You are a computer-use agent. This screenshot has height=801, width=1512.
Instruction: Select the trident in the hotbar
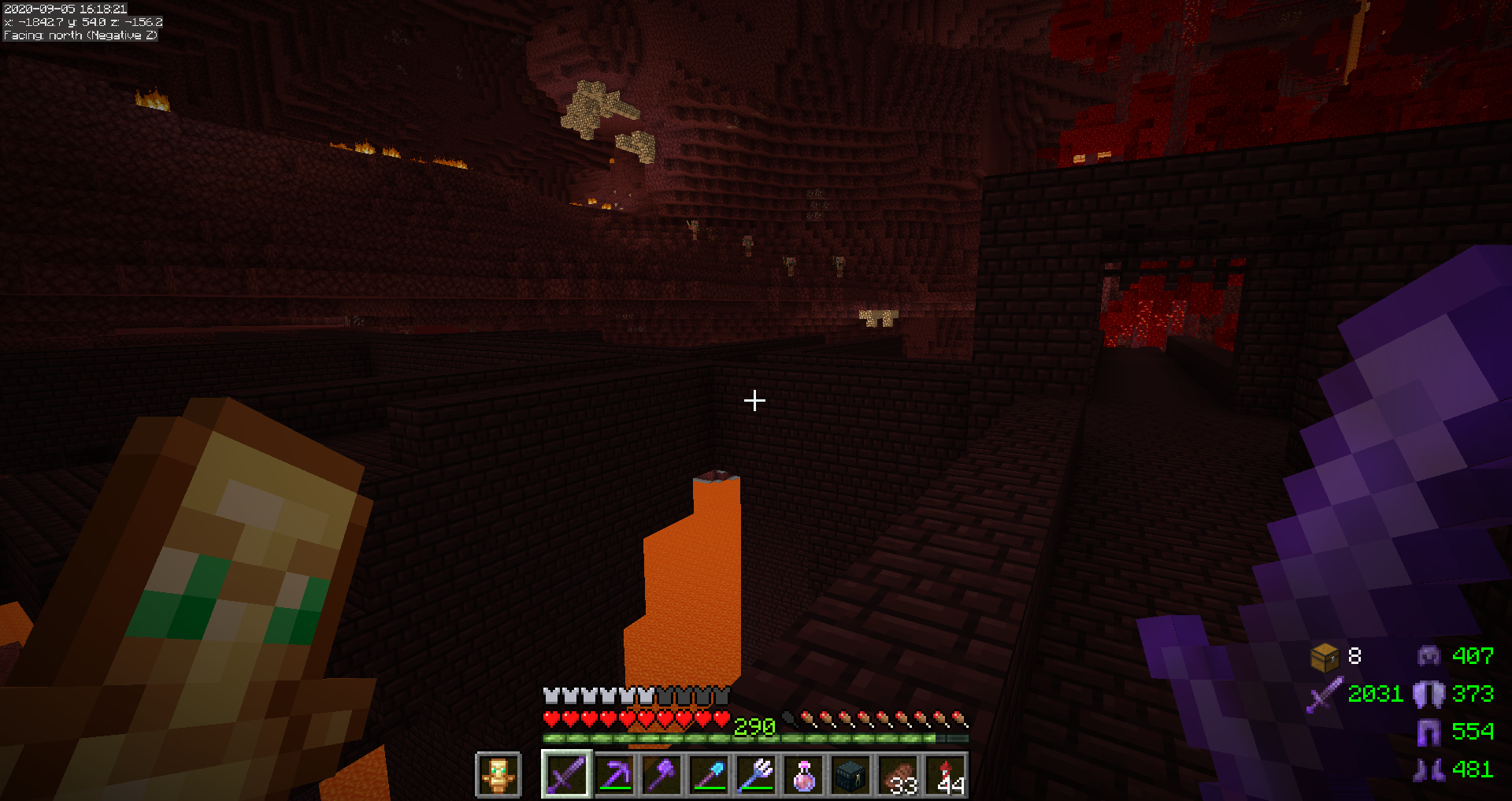(x=756, y=775)
